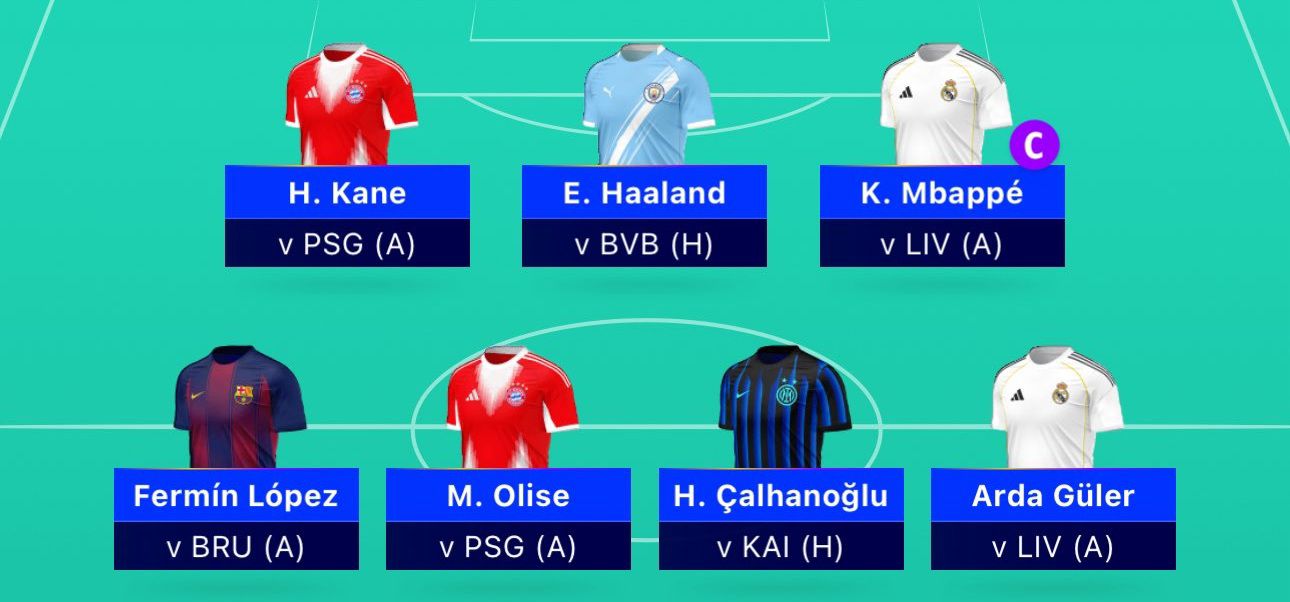Open H. Çalhanoğlu's player card
This screenshot has height=602, width=1290.
click(x=781, y=496)
